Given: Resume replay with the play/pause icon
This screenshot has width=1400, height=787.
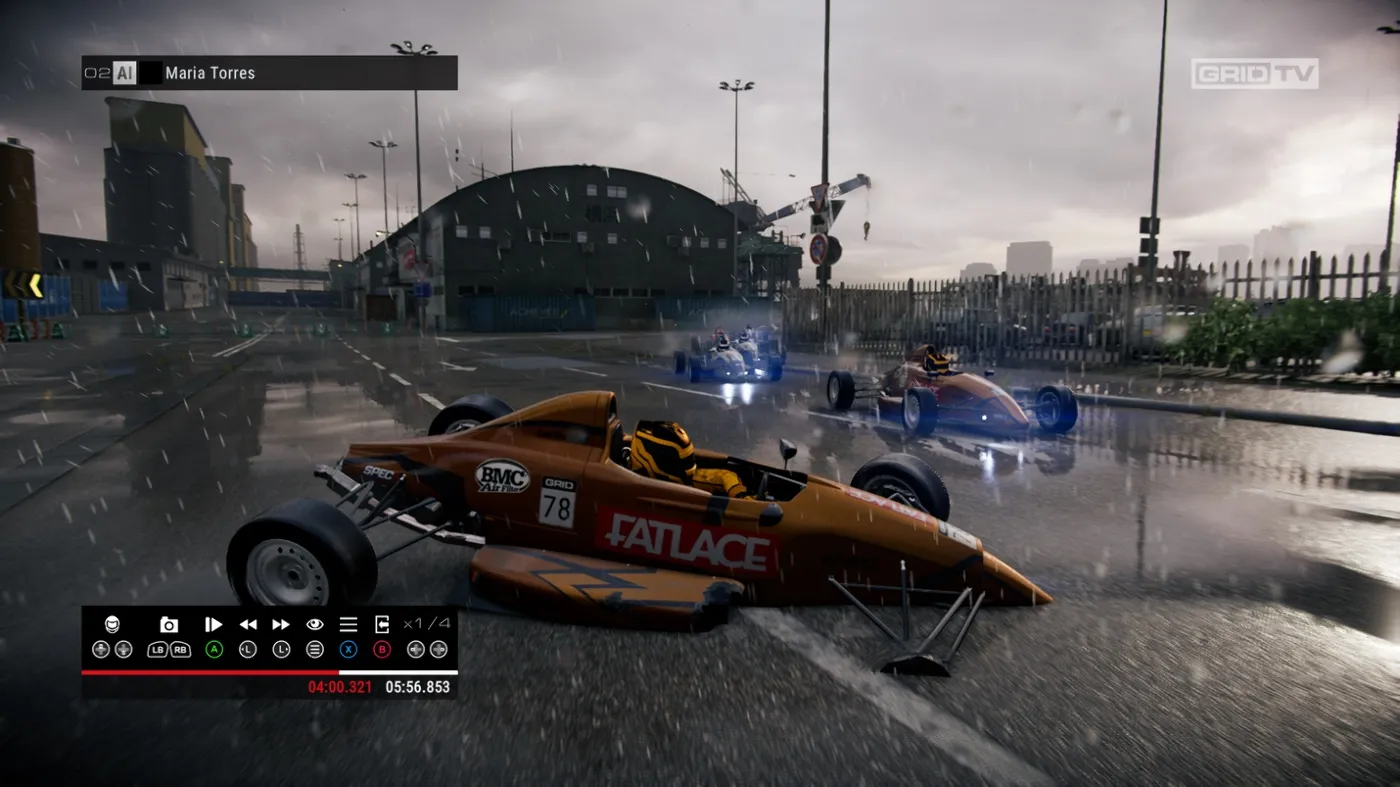Looking at the screenshot, I should pos(213,624).
